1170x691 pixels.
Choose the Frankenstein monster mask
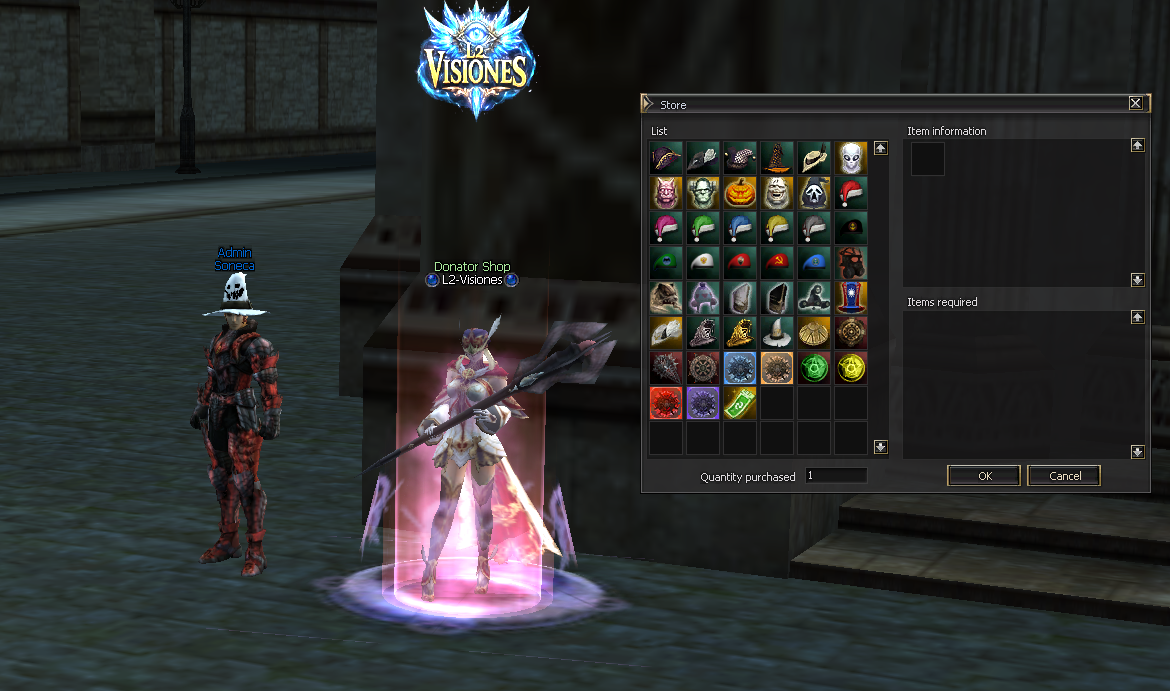[703, 193]
